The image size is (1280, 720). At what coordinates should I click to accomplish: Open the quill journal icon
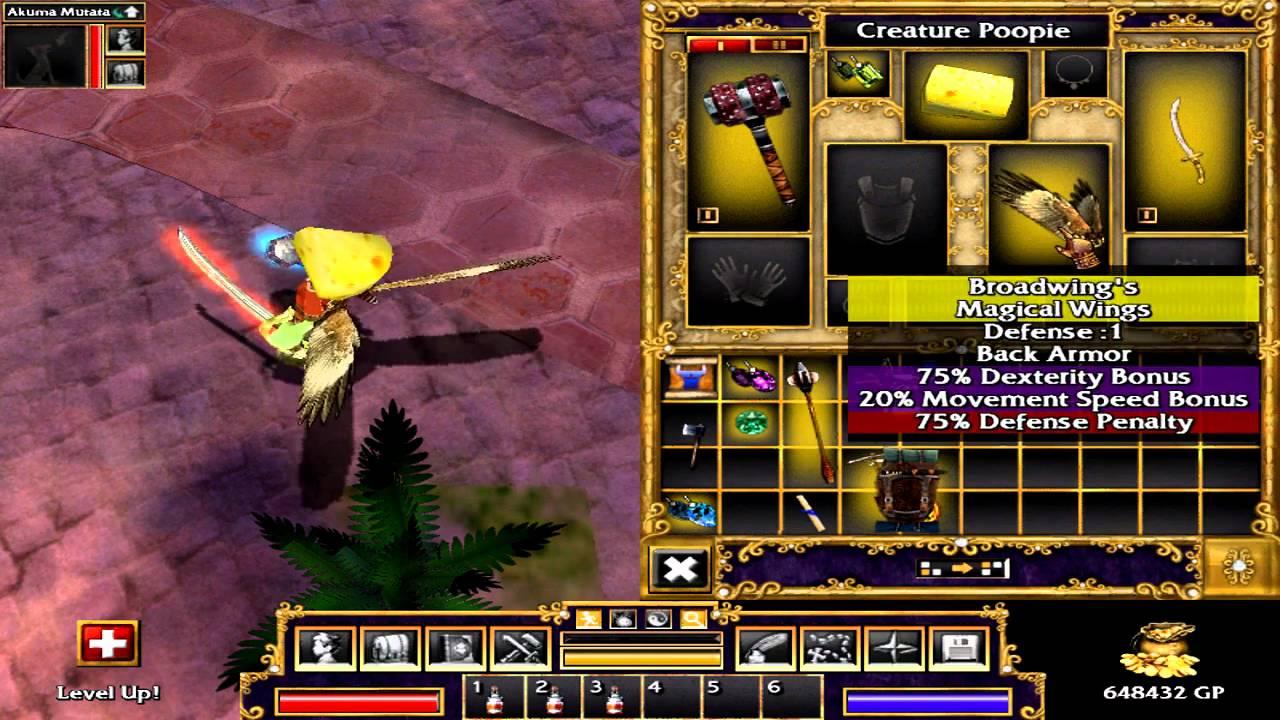coord(765,648)
